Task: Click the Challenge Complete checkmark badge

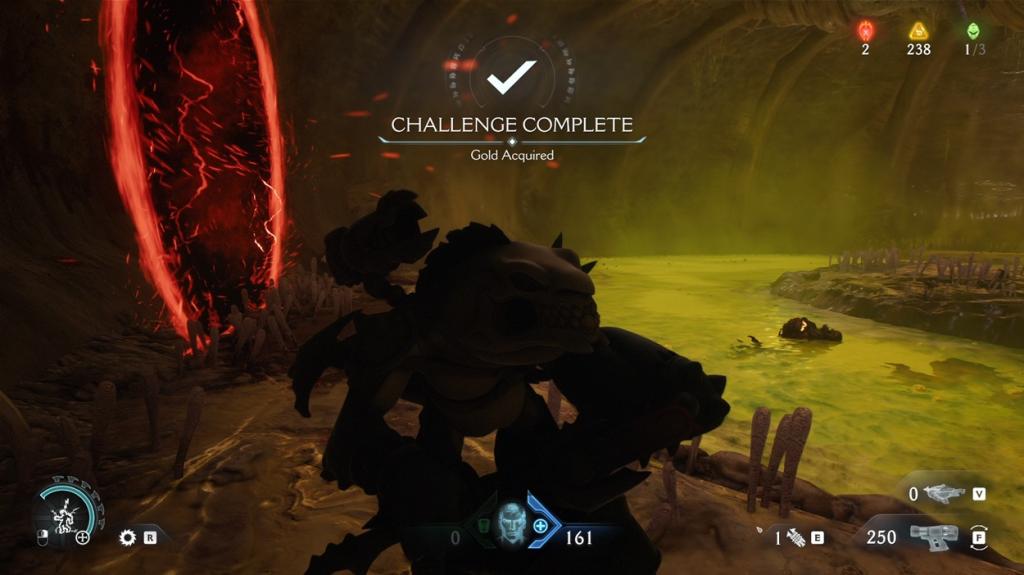Action: click(x=511, y=75)
